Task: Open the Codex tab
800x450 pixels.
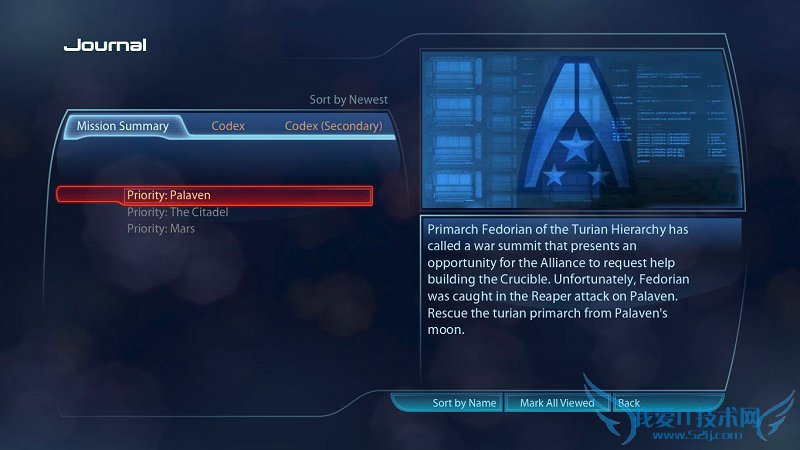Action: tap(228, 126)
